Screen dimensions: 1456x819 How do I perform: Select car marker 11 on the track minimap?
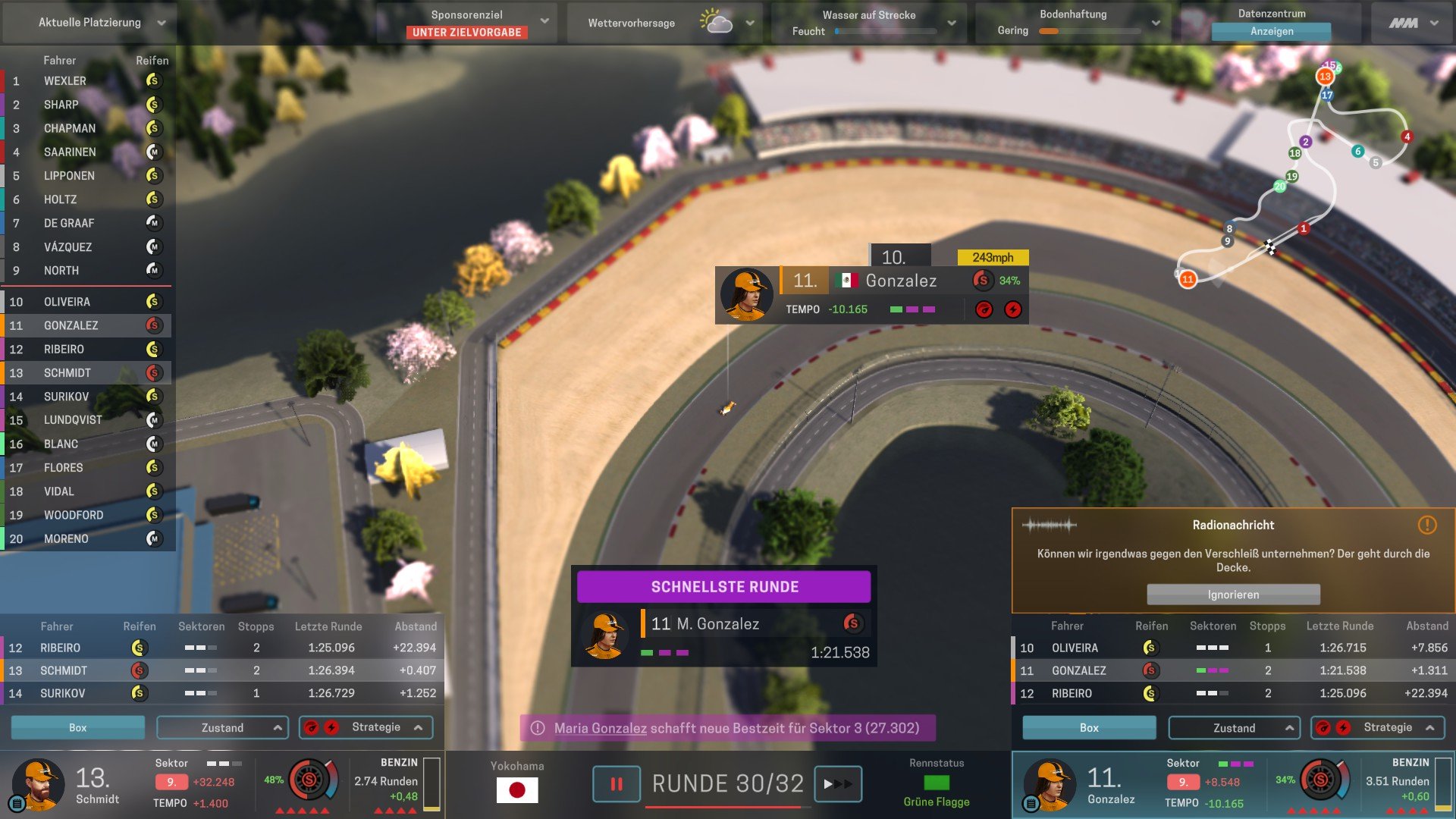[x=1188, y=279]
